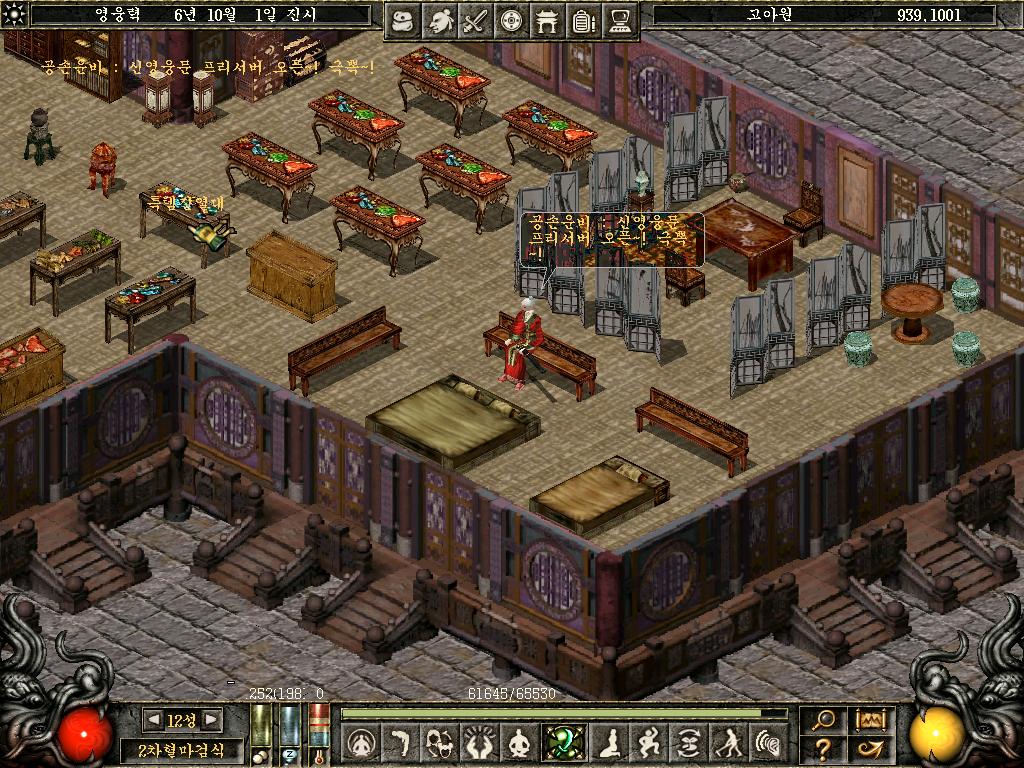Activate the meditation circle action icon
1024x768 pixels.
360,743
